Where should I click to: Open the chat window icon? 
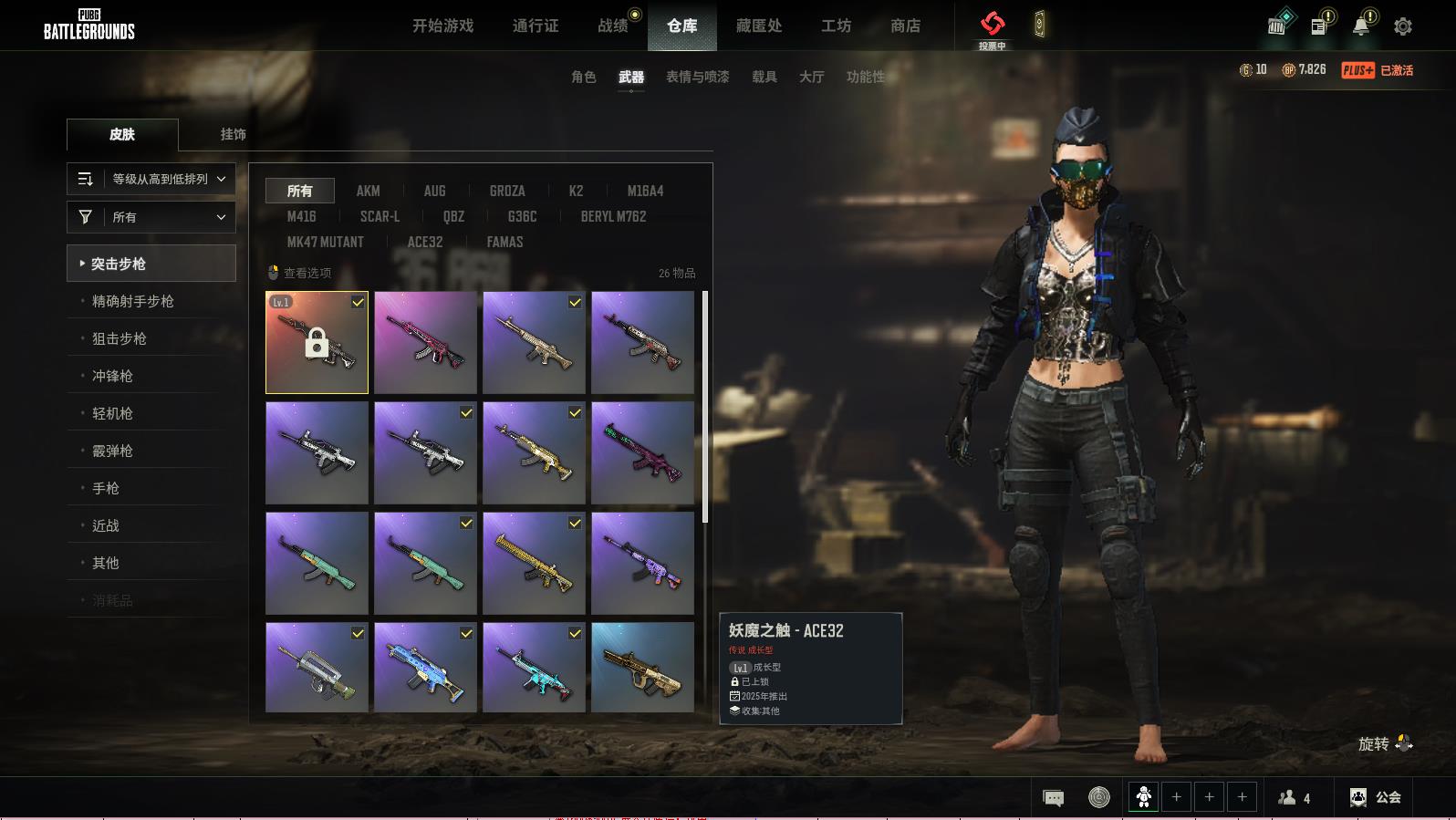(x=1053, y=798)
